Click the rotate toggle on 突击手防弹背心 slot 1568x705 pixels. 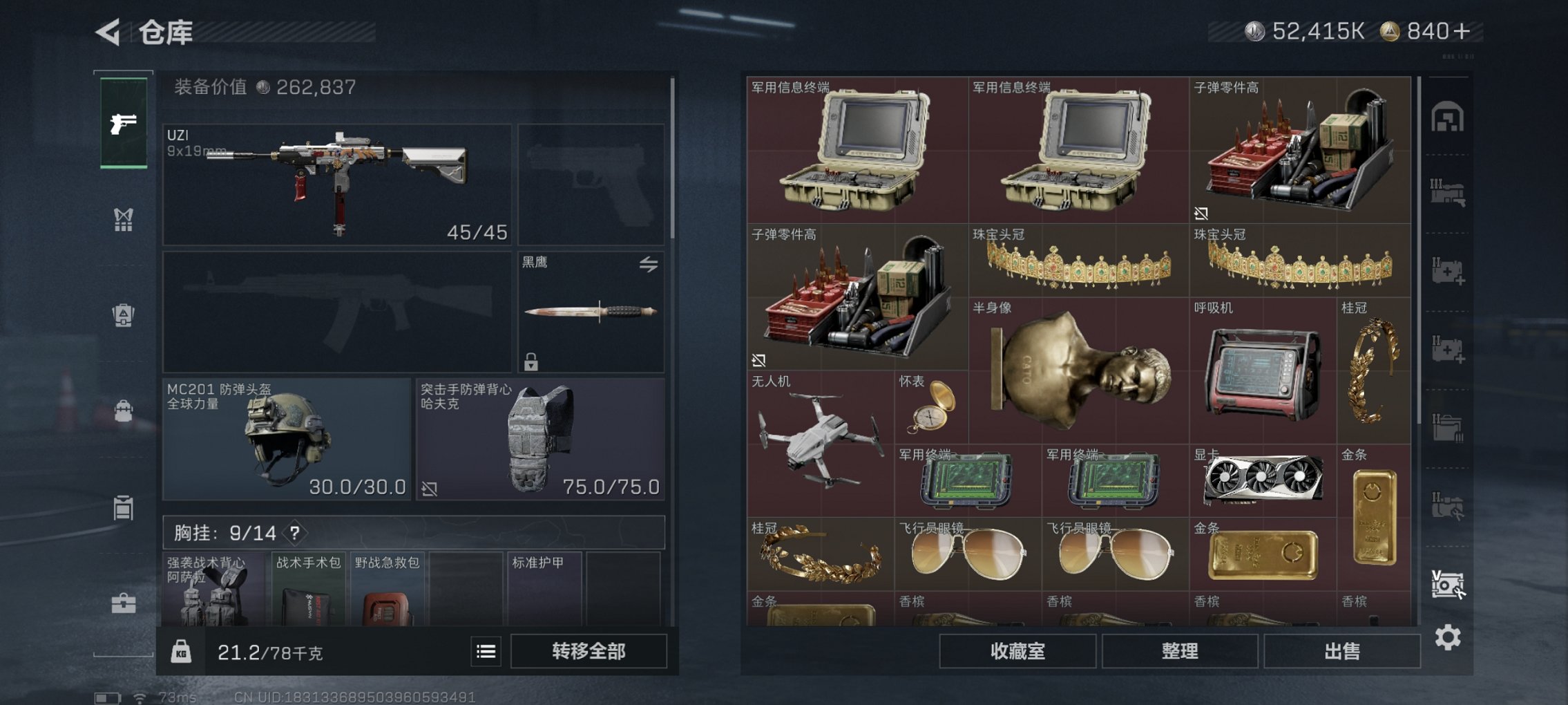click(x=428, y=488)
